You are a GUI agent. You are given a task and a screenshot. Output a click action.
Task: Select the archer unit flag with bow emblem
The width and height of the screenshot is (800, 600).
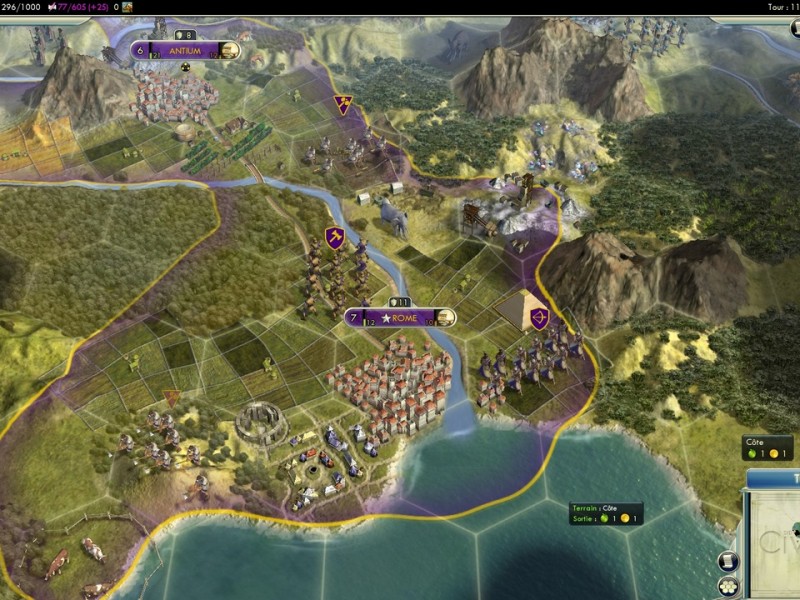click(x=540, y=319)
